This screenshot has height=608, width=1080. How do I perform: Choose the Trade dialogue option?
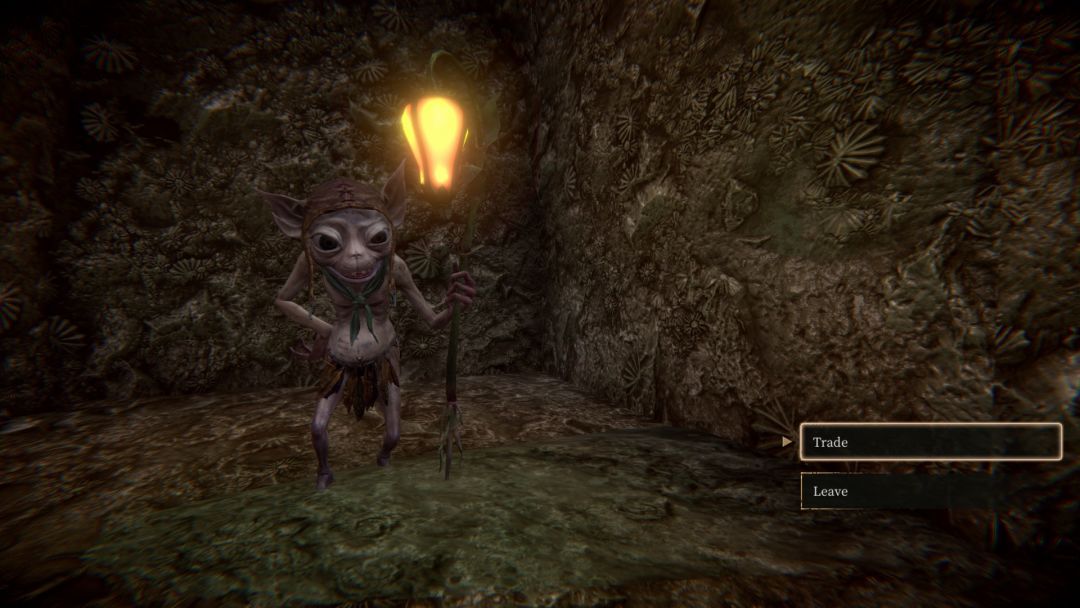pyautogui.click(x=930, y=442)
